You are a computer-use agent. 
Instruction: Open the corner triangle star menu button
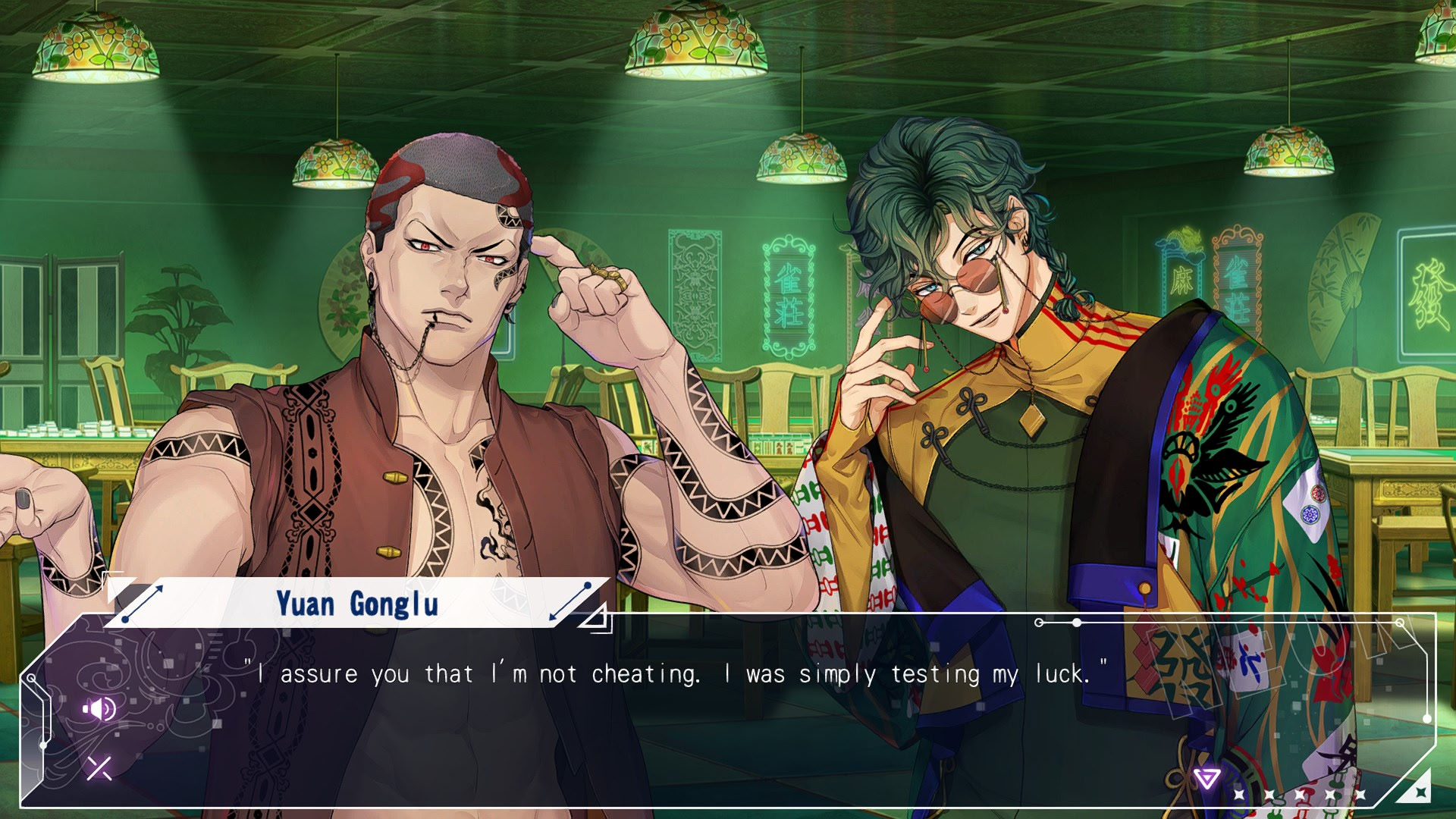click(x=1417, y=789)
